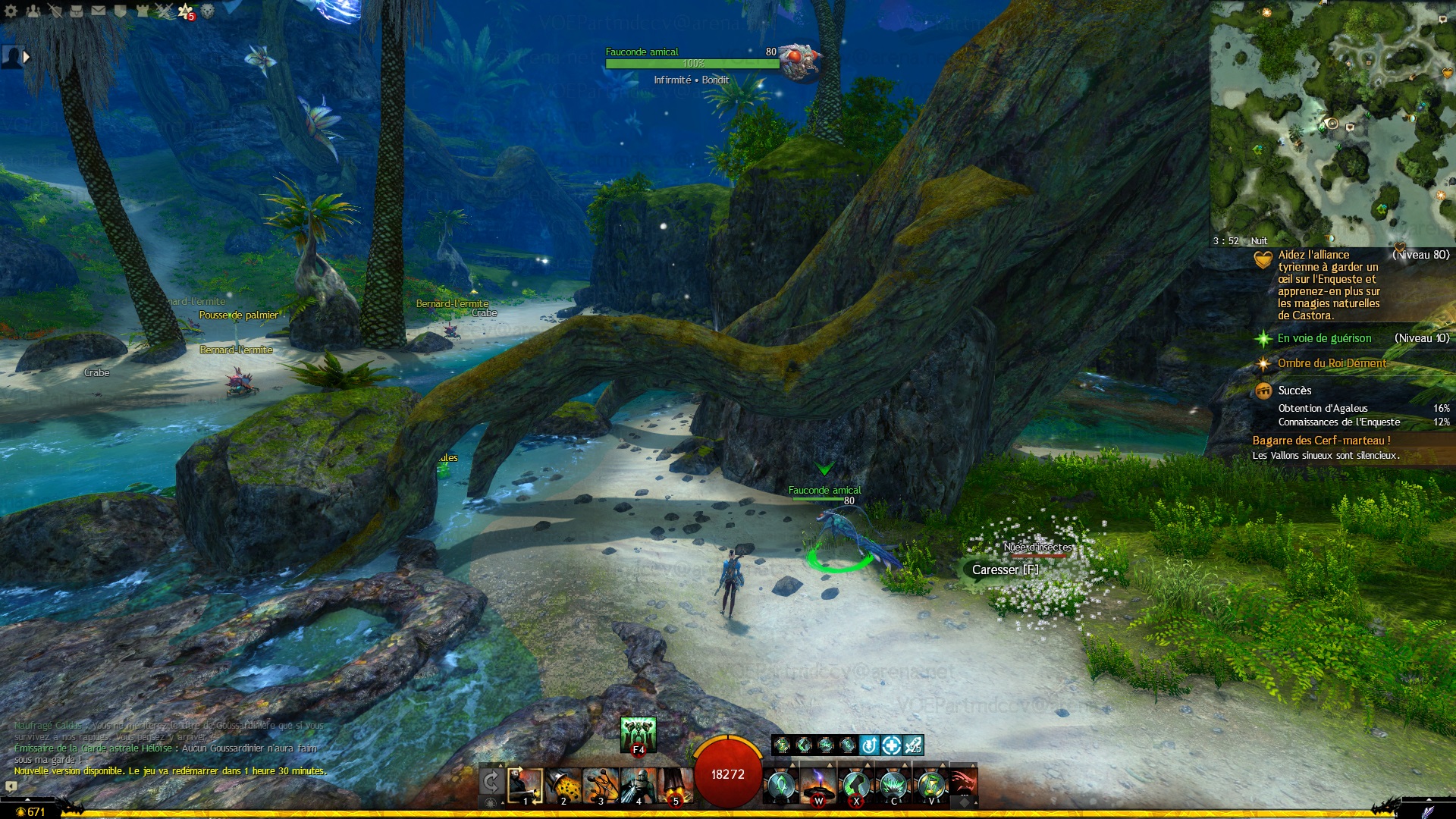The image size is (1456, 819).
Task: Open the World vs World tower icon
Action: coord(143,11)
